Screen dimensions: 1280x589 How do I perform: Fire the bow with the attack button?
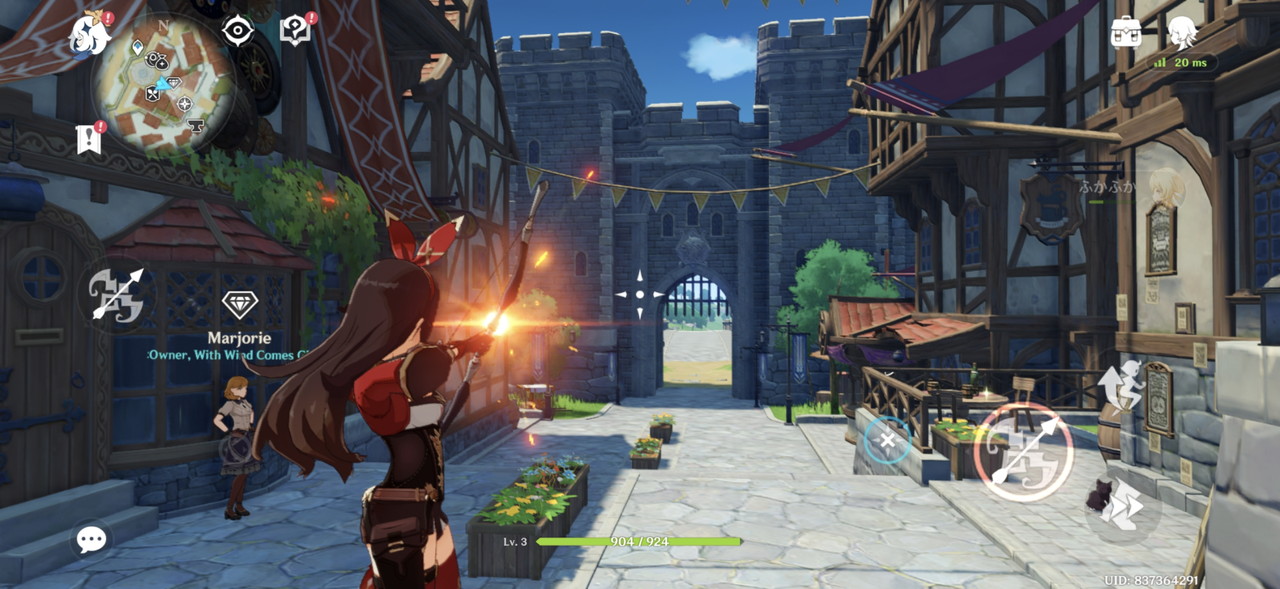1023,452
